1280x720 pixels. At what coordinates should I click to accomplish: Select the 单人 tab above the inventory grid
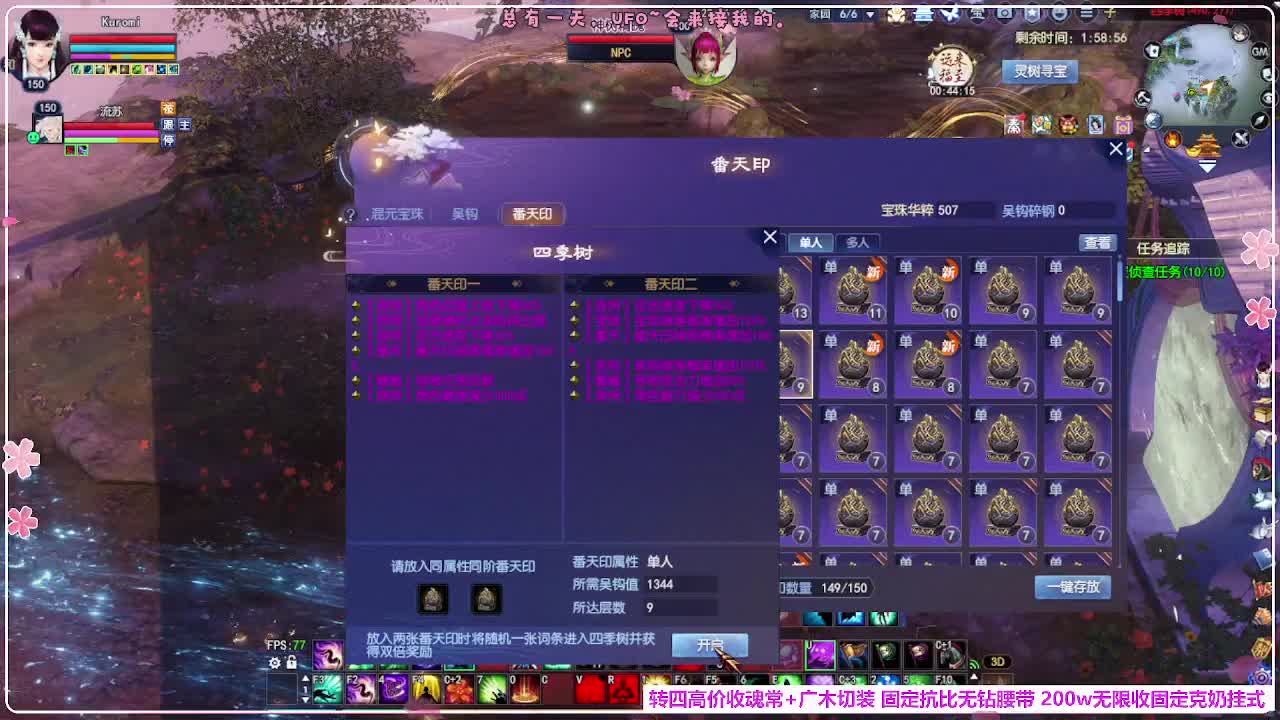click(810, 242)
